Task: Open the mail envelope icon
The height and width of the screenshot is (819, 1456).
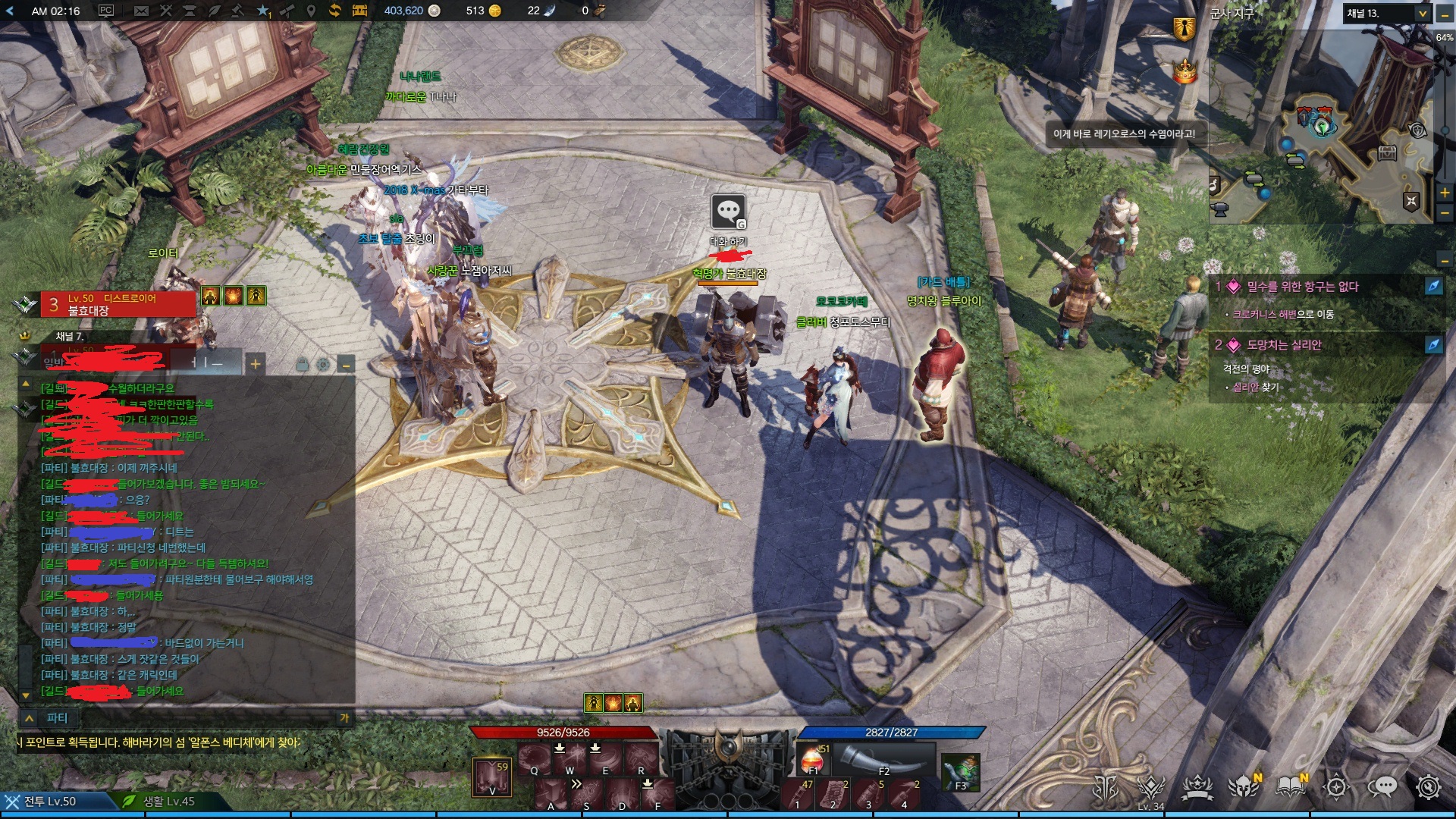Action: pyautogui.click(x=141, y=11)
